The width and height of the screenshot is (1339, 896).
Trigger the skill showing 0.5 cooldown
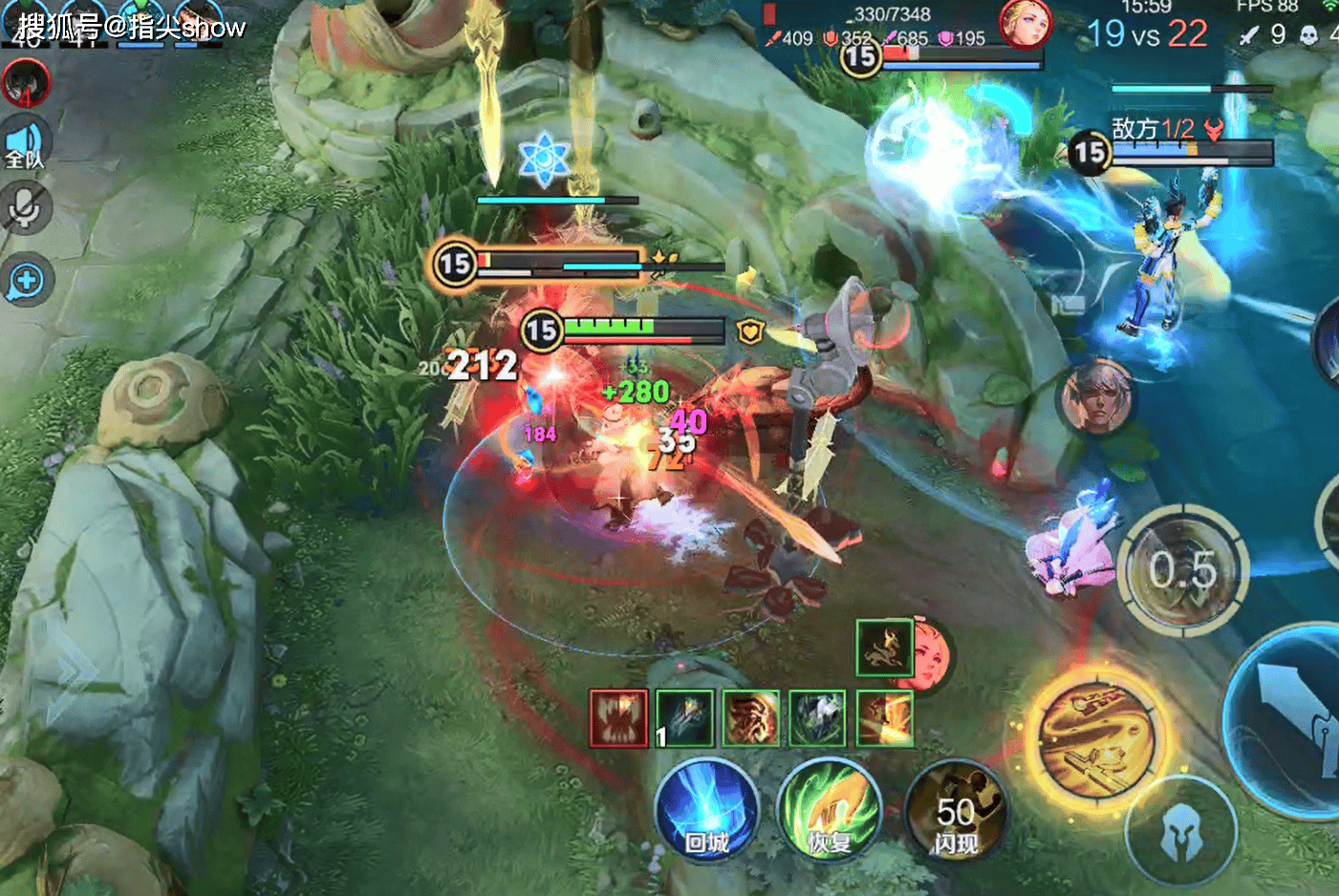click(1183, 569)
